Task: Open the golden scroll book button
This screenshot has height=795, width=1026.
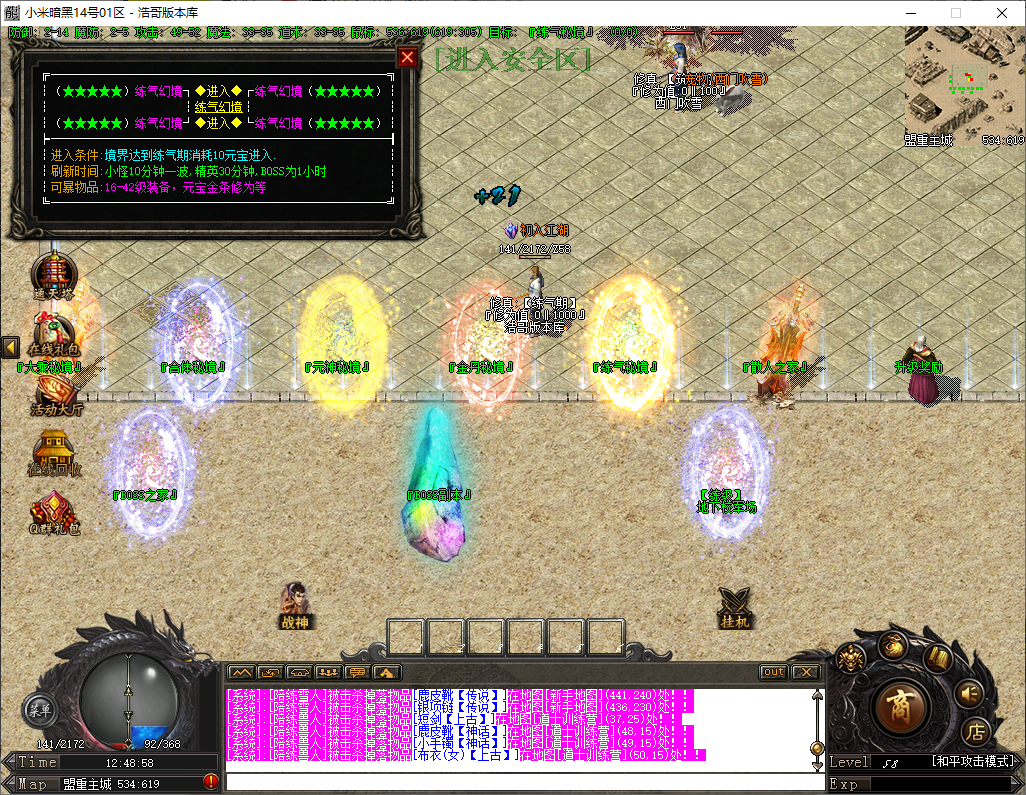Action: (936, 659)
